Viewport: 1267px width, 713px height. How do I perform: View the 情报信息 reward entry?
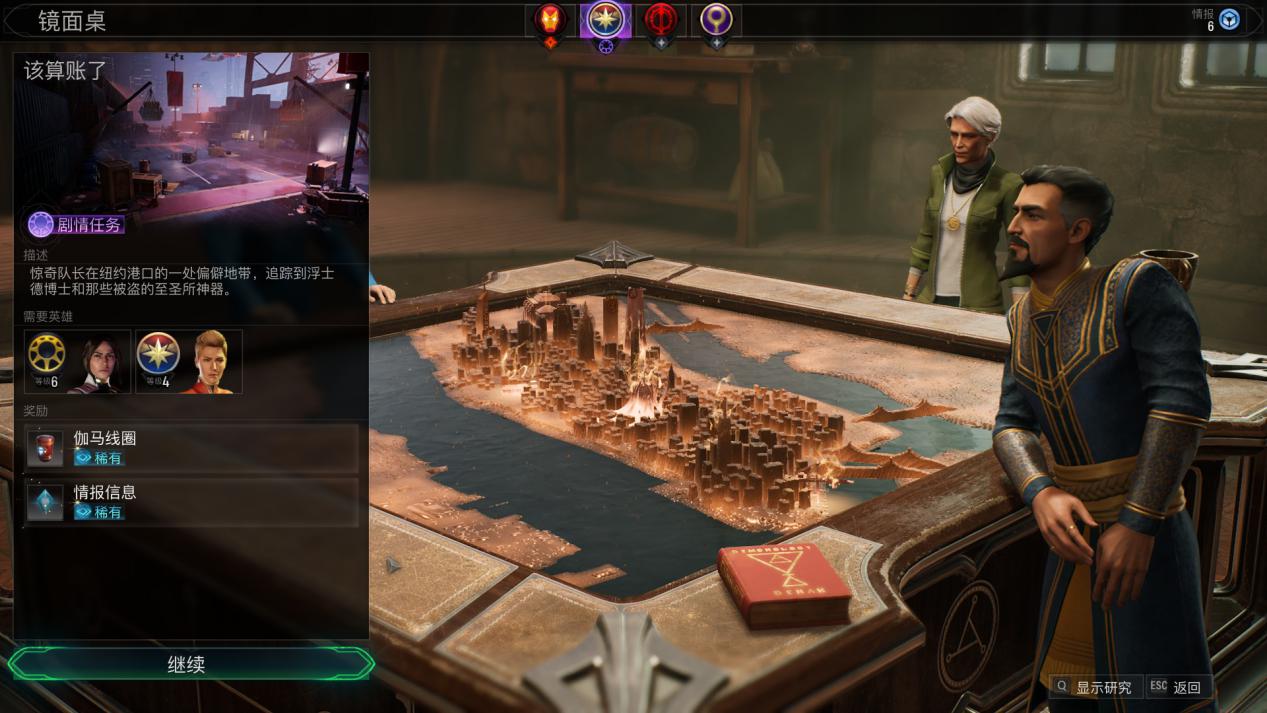coord(191,502)
